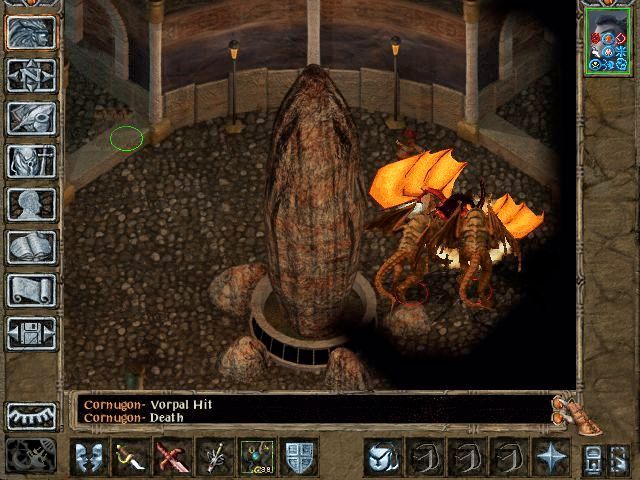Open the mage spellbook (open book icon)
Screen dimensions: 640x480
tap(31, 247)
